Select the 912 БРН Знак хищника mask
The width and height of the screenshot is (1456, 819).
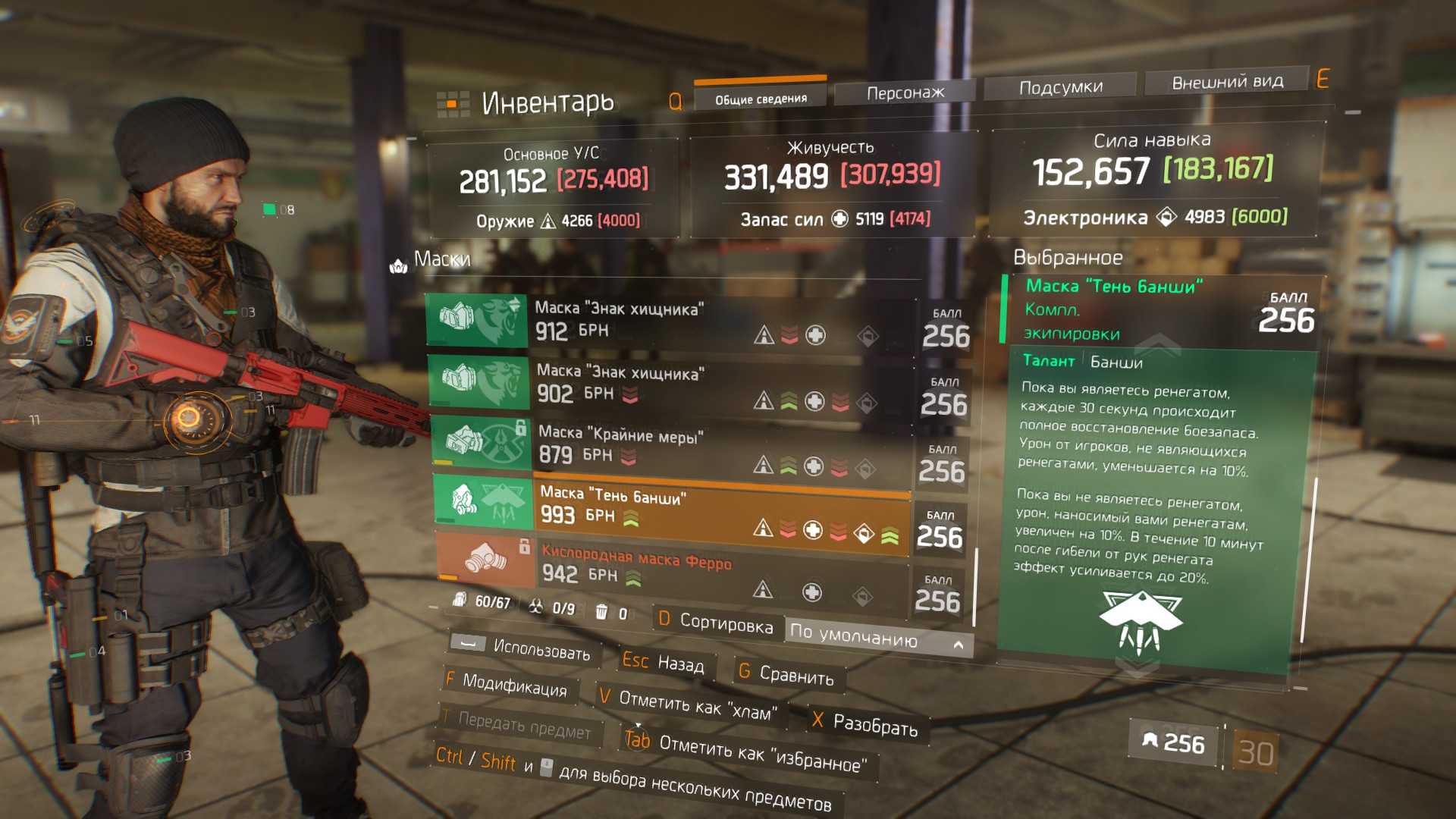point(667,322)
